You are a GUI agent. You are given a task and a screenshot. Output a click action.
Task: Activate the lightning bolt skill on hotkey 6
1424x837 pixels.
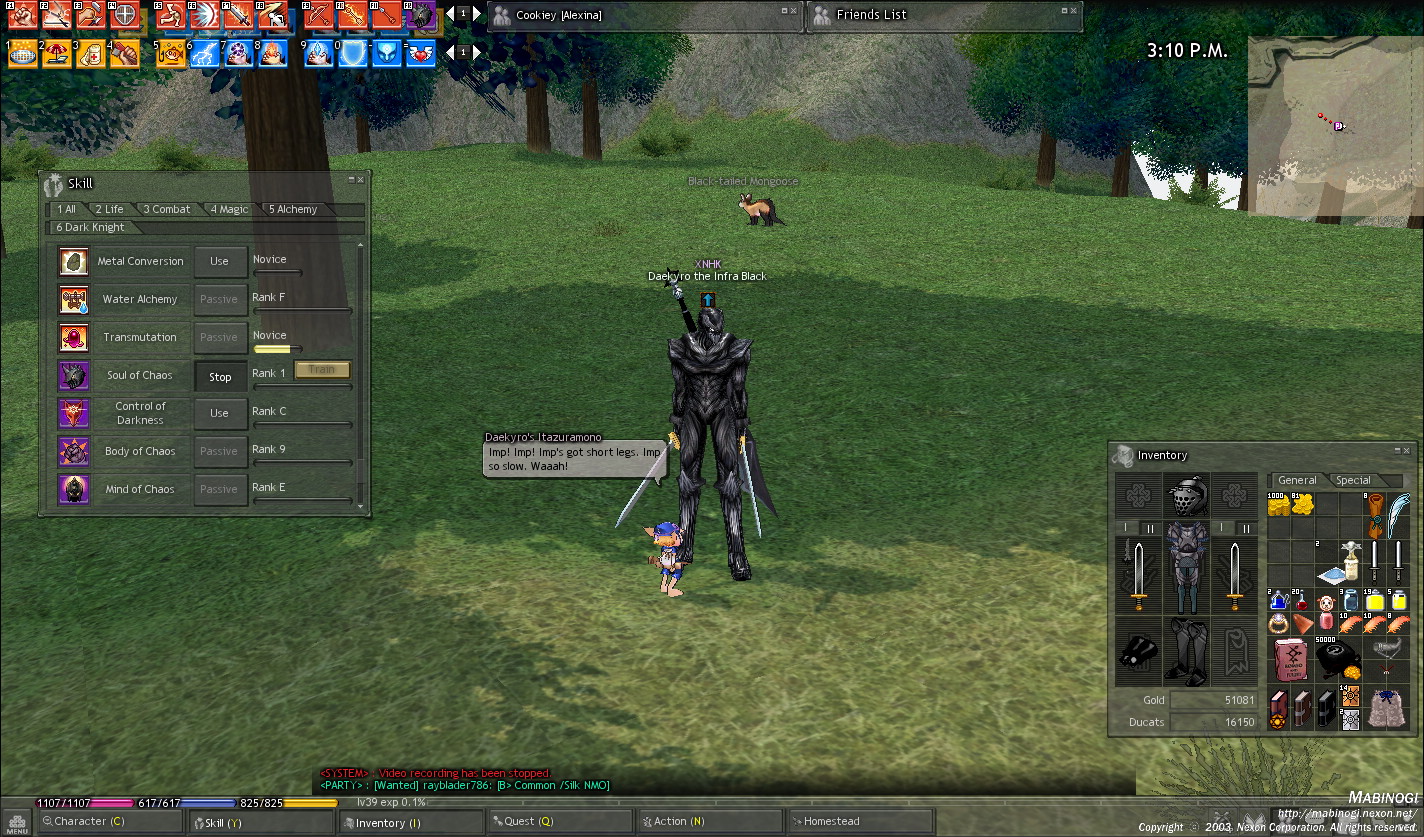tap(204, 53)
